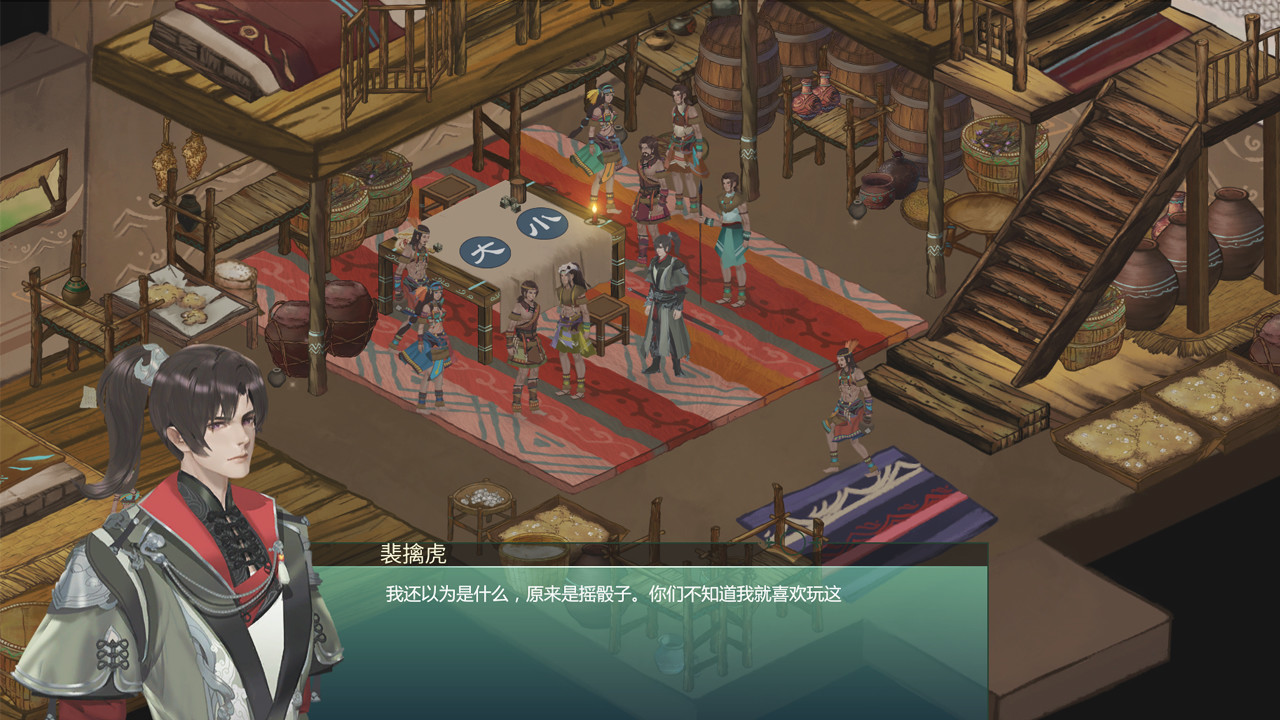
Task: Click the bowl of white dumplings near the portrait
Action: coord(481,494)
